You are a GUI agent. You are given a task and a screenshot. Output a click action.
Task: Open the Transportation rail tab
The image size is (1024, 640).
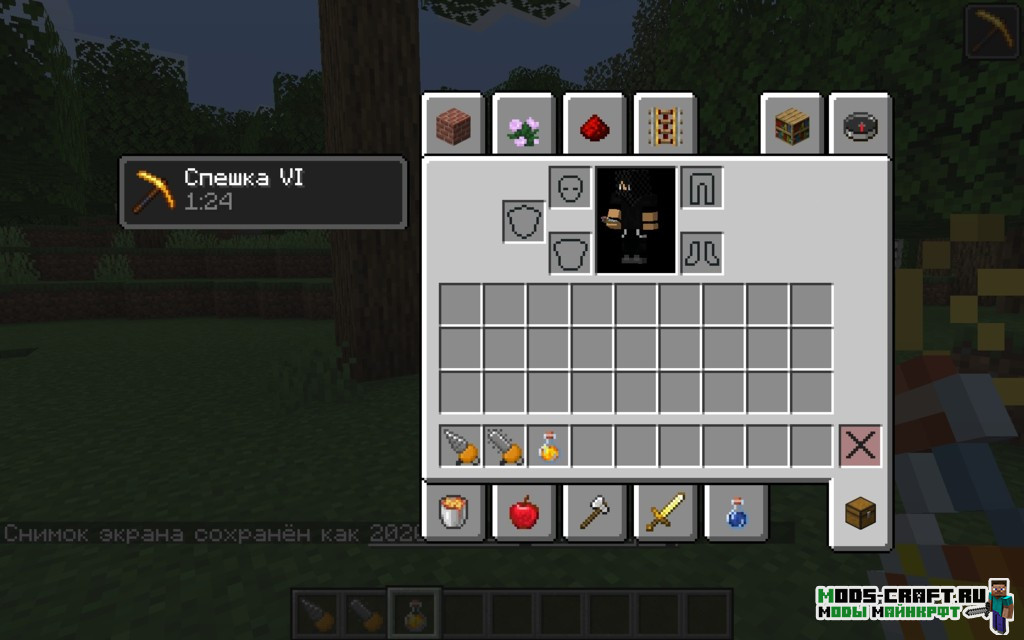[x=665, y=125]
